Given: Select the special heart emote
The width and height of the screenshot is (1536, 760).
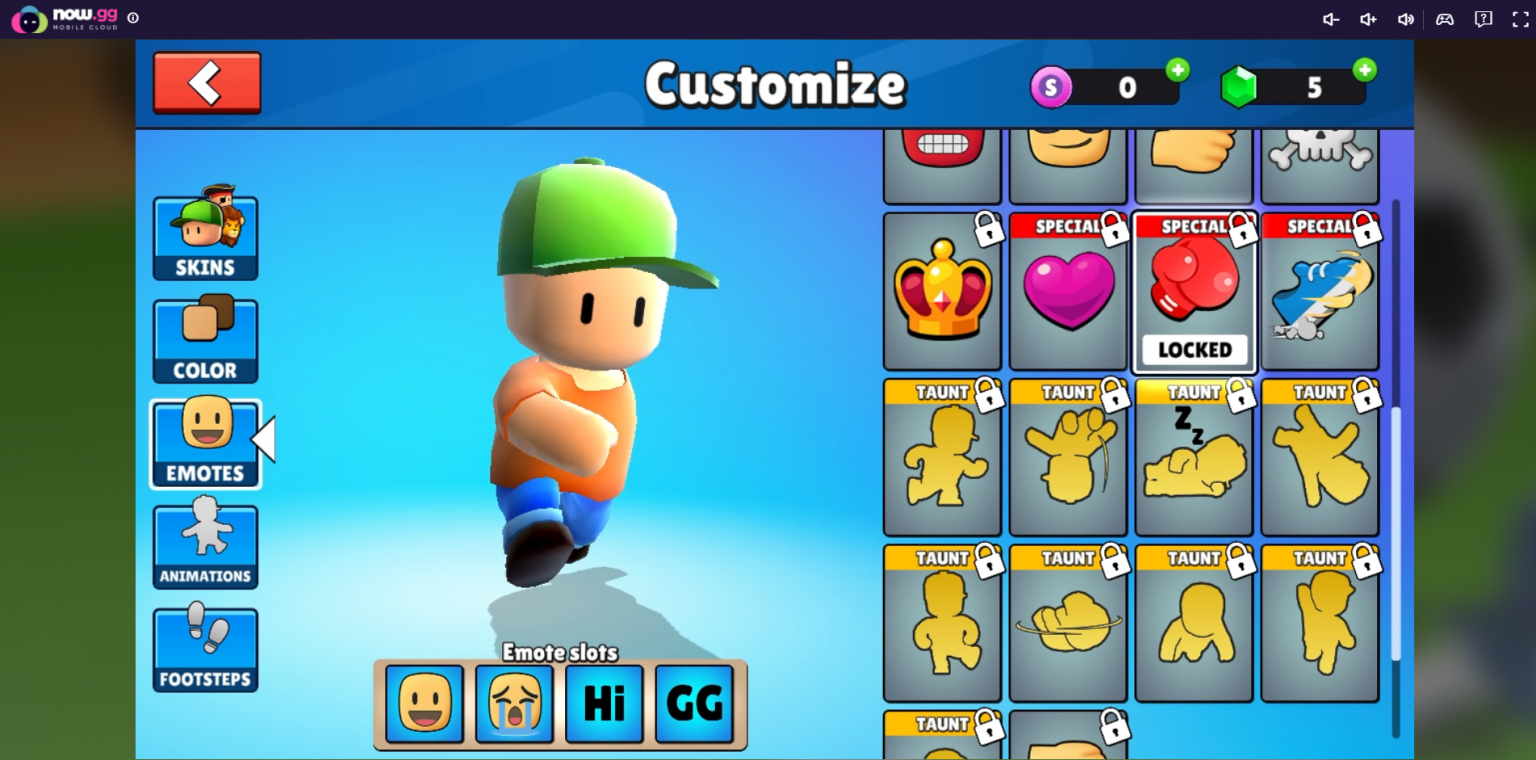Looking at the screenshot, I should [1067, 291].
